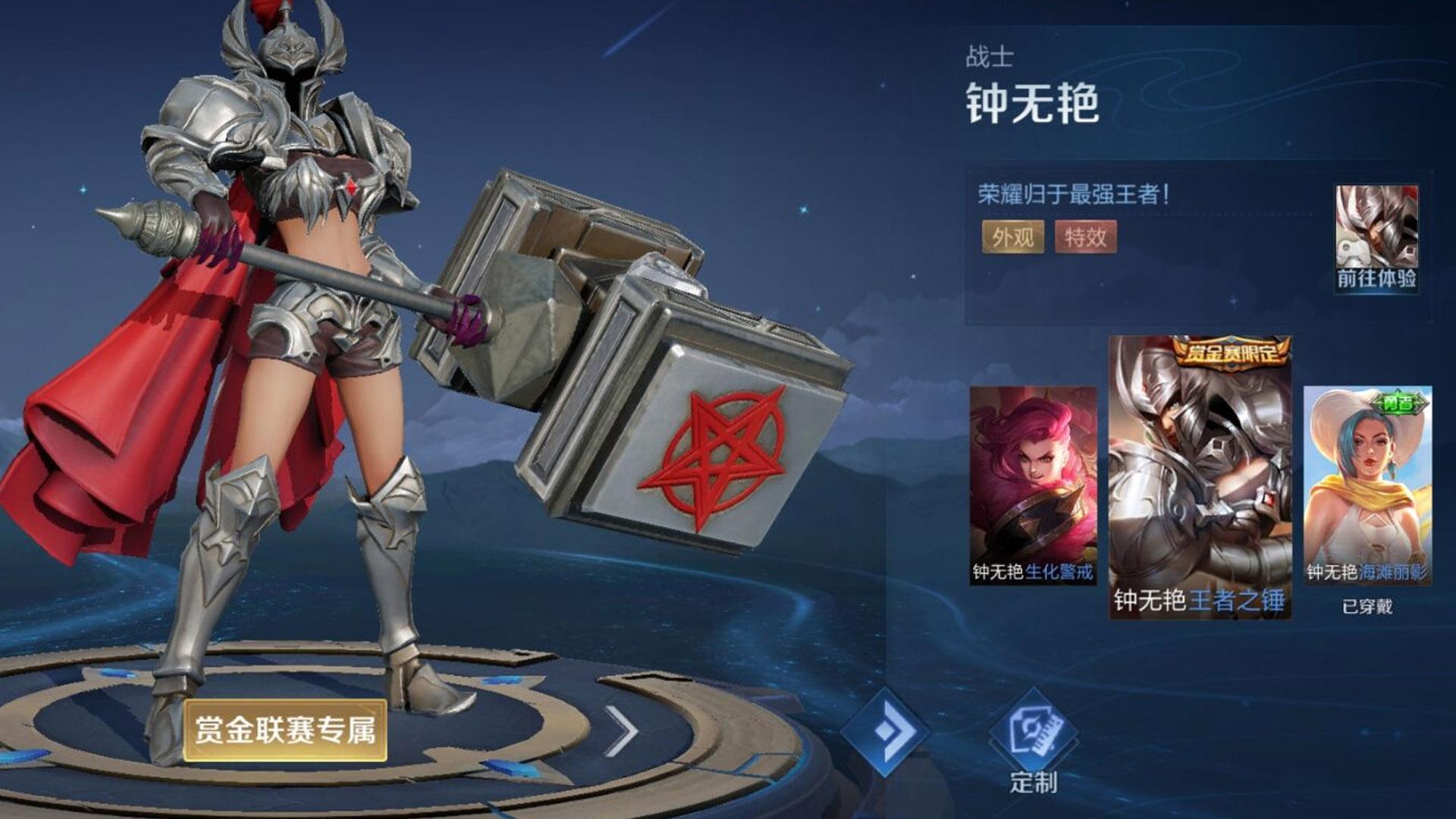Click the 外观 appearance tag
This screenshot has height=819, width=1456.
coord(1012,237)
